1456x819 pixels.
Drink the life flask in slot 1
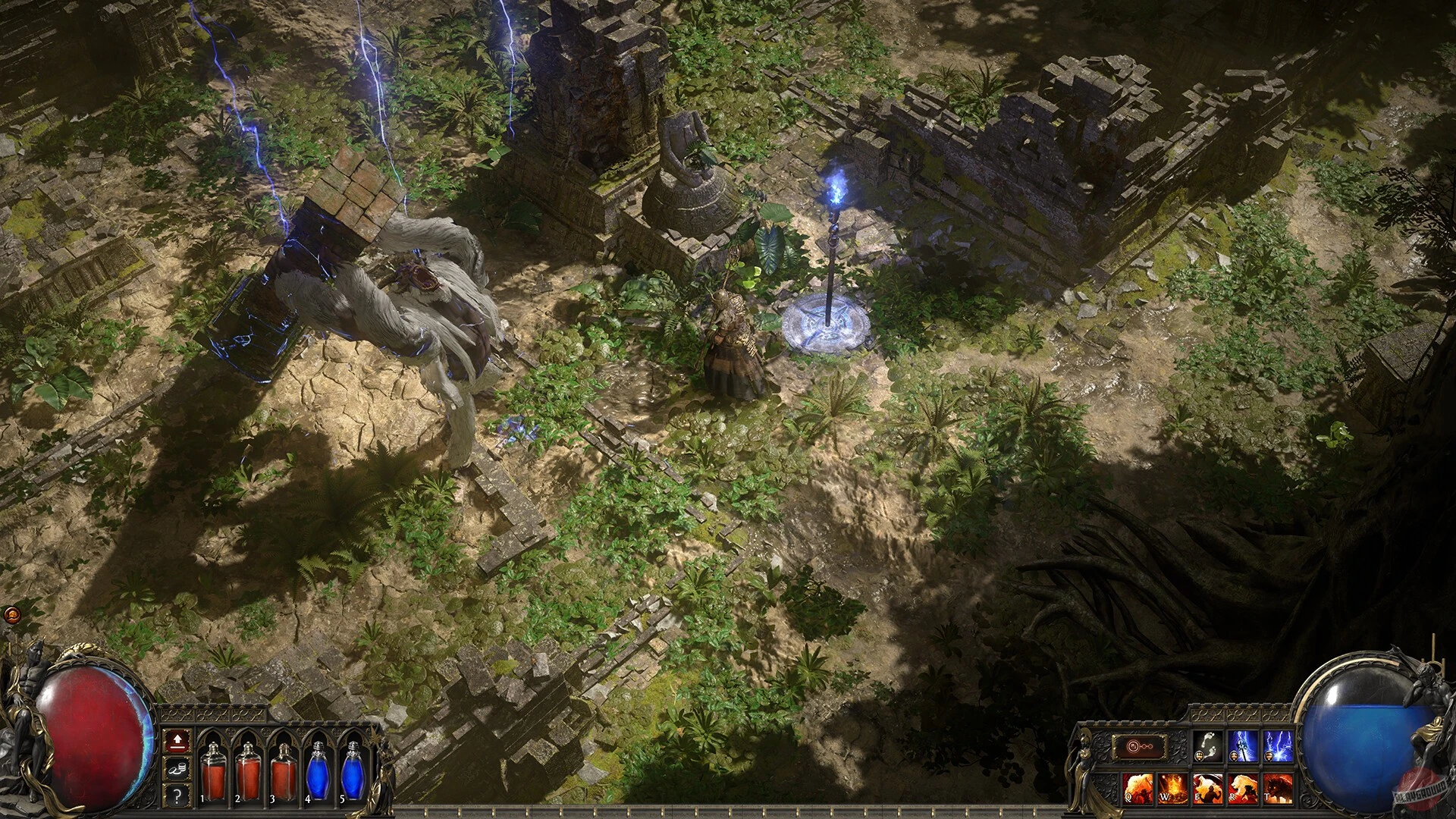214,773
